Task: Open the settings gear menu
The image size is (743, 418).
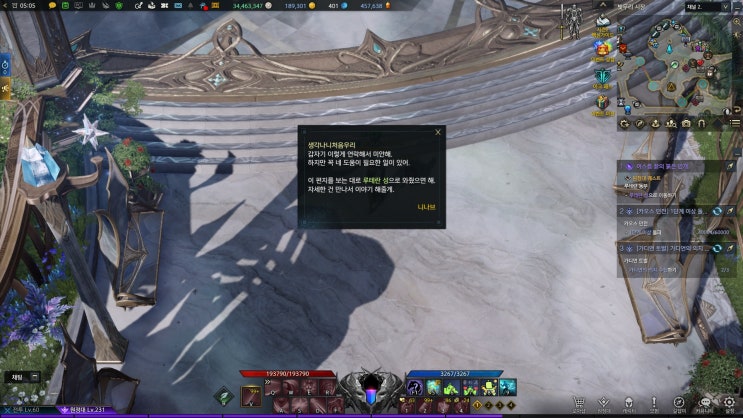Action: click(x=729, y=403)
